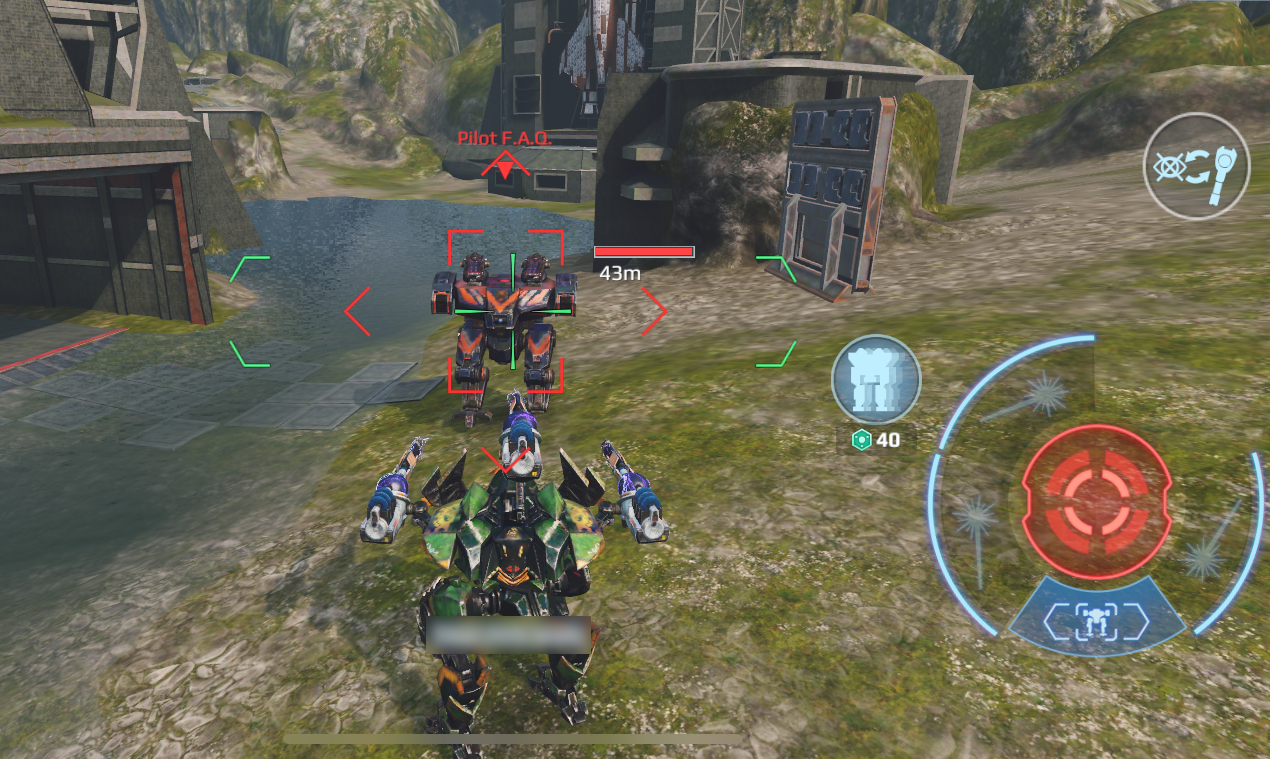The width and height of the screenshot is (1270, 759).
Task: Select the blue target lock button
Action: click(x=1096, y=620)
